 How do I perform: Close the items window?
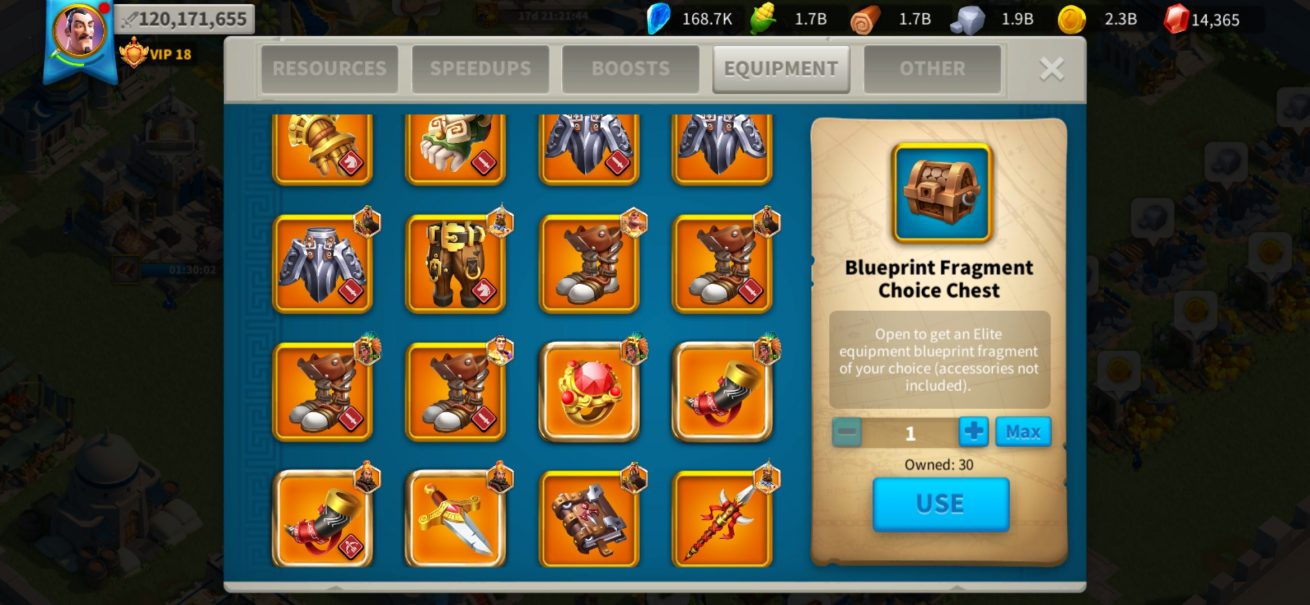[x=1051, y=68]
